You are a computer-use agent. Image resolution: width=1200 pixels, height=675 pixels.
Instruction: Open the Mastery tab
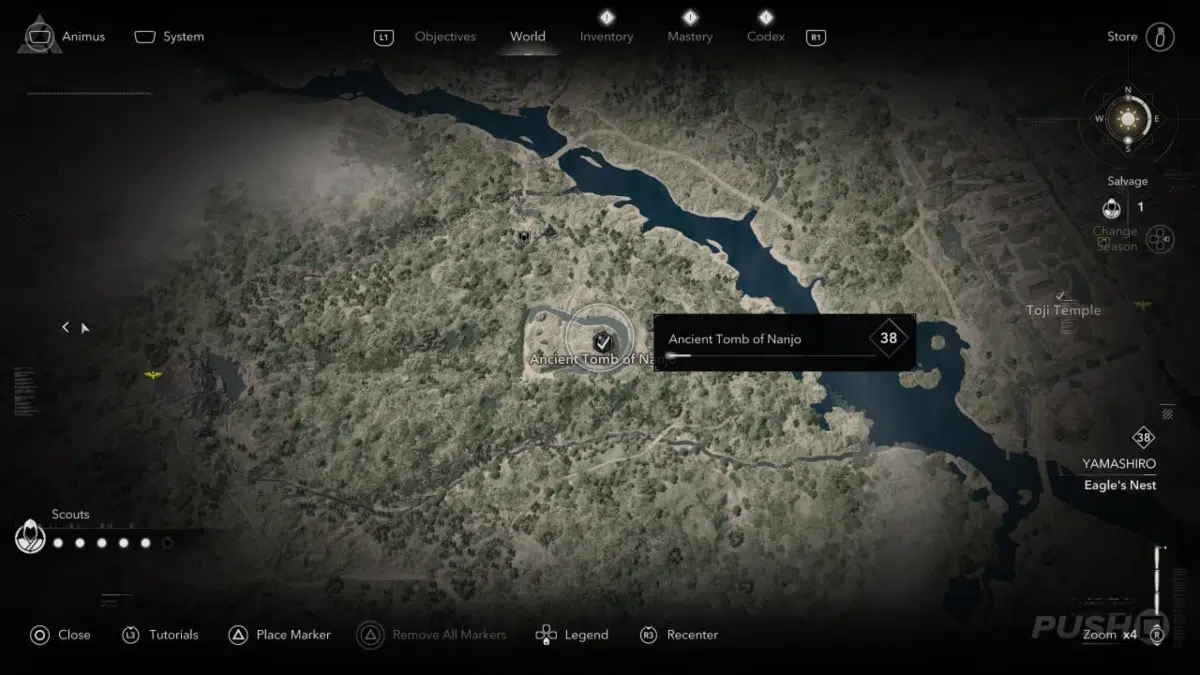tap(690, 37)
